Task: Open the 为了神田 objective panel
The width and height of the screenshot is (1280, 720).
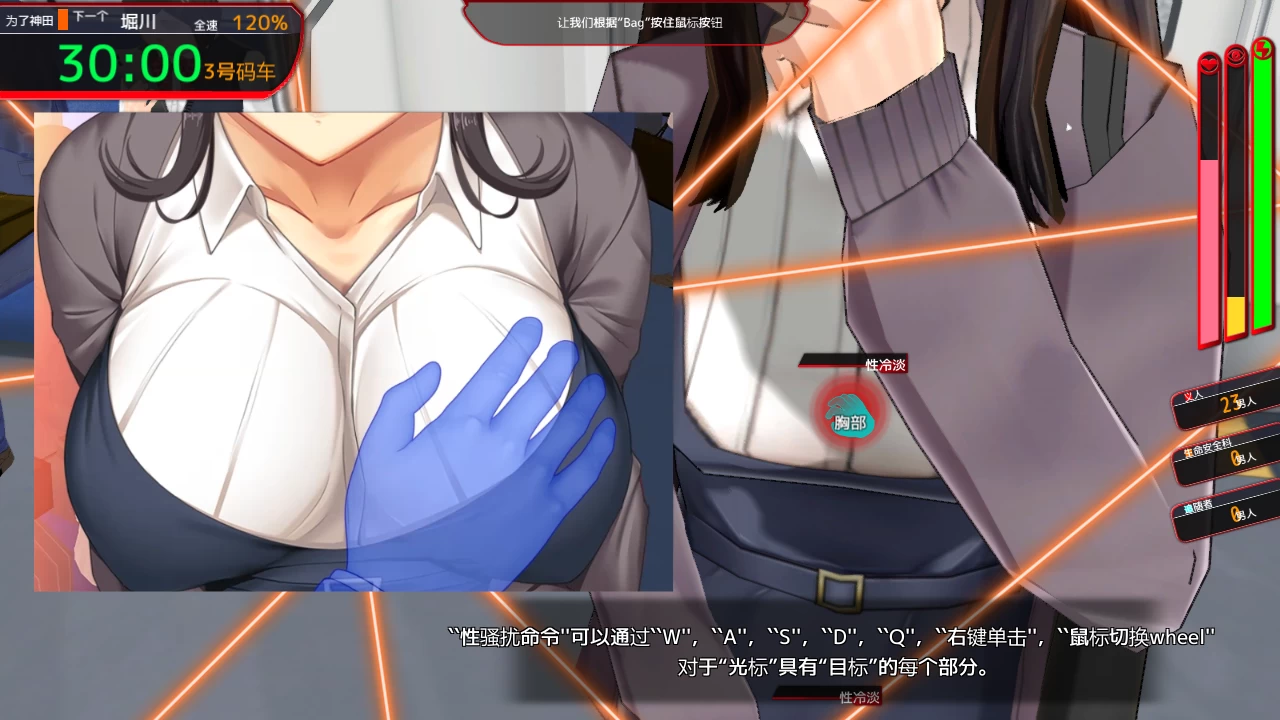Action: [x=30, y=17]
